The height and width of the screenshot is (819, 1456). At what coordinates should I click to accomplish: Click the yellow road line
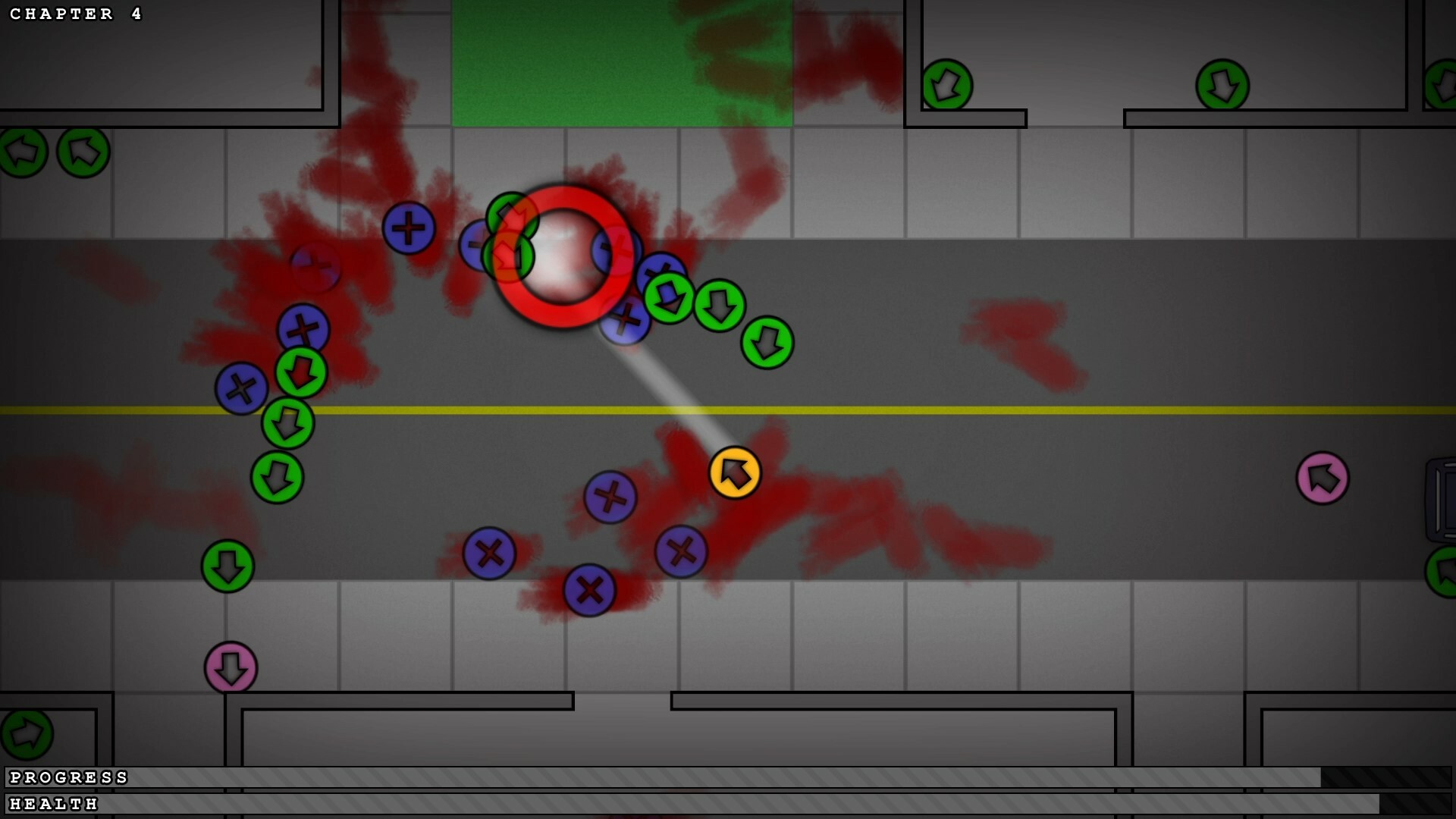pyautogui.click(x=986, y=410)
